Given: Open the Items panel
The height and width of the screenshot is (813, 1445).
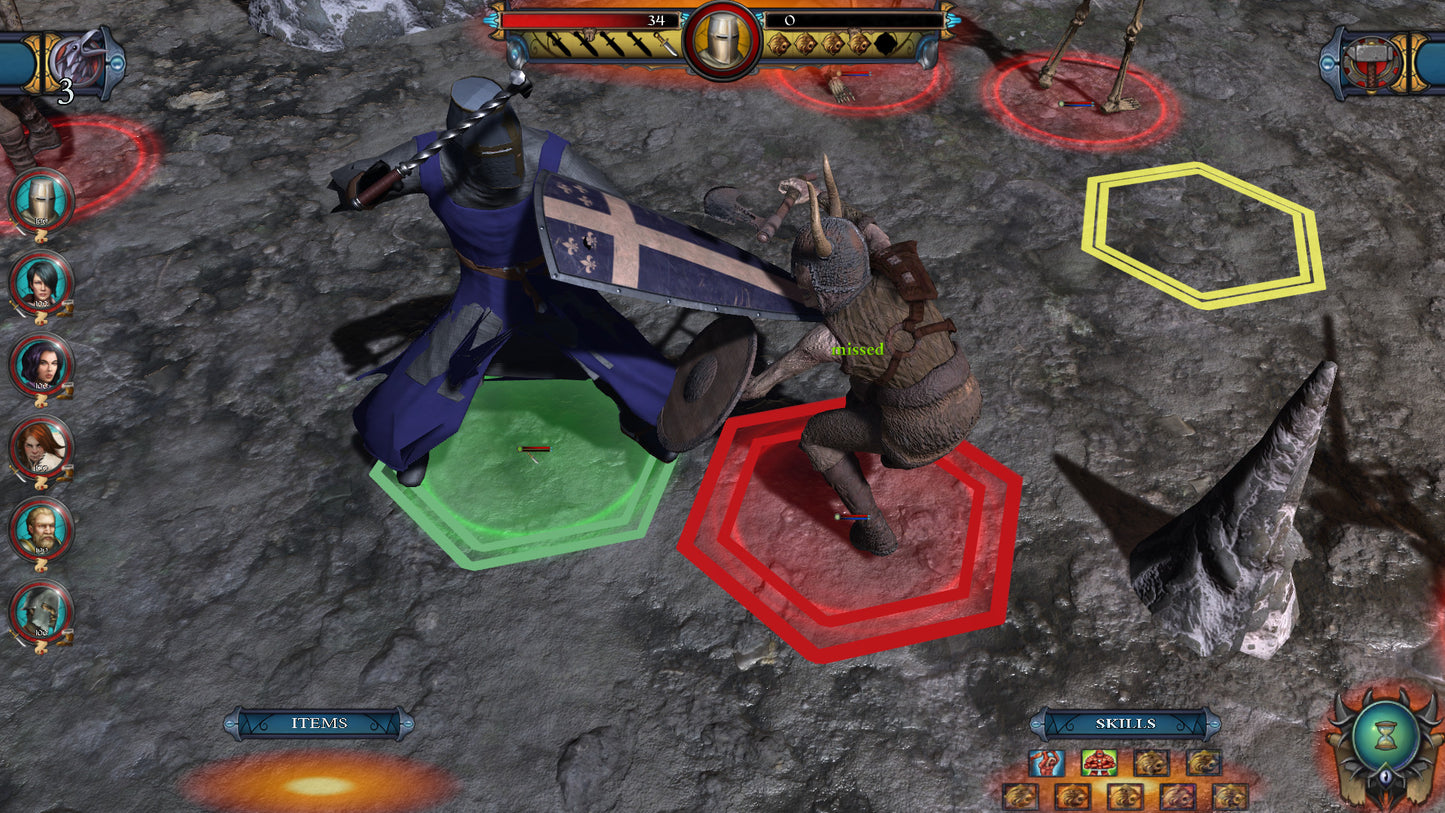Looking at the screenshot, I should pyautogui.click(x=319, y=723).
